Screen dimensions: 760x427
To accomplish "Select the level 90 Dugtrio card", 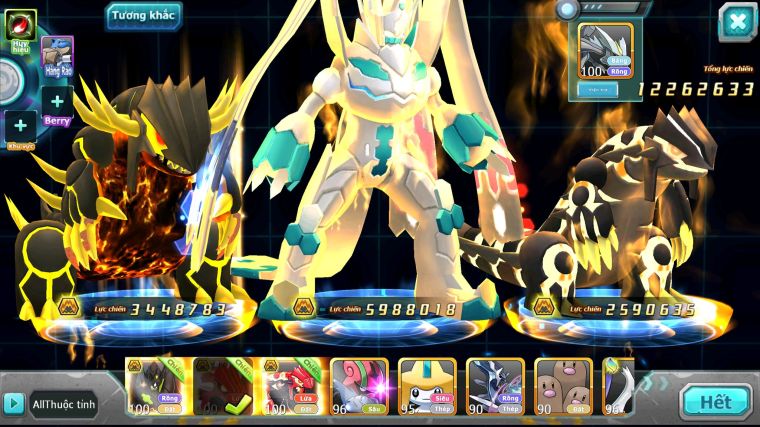I will (x=563, y=386).
